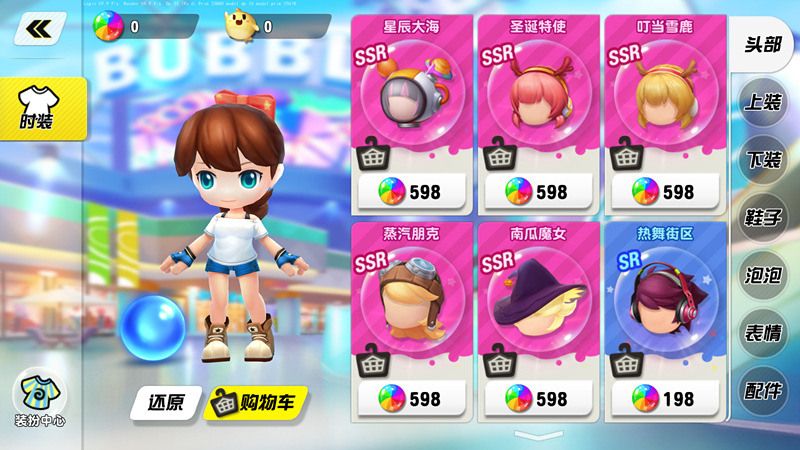The width and height of the screenshot is (800, 450).
Task: Open 装扮中心 dress-up center
Action: [x=40, y=400]
